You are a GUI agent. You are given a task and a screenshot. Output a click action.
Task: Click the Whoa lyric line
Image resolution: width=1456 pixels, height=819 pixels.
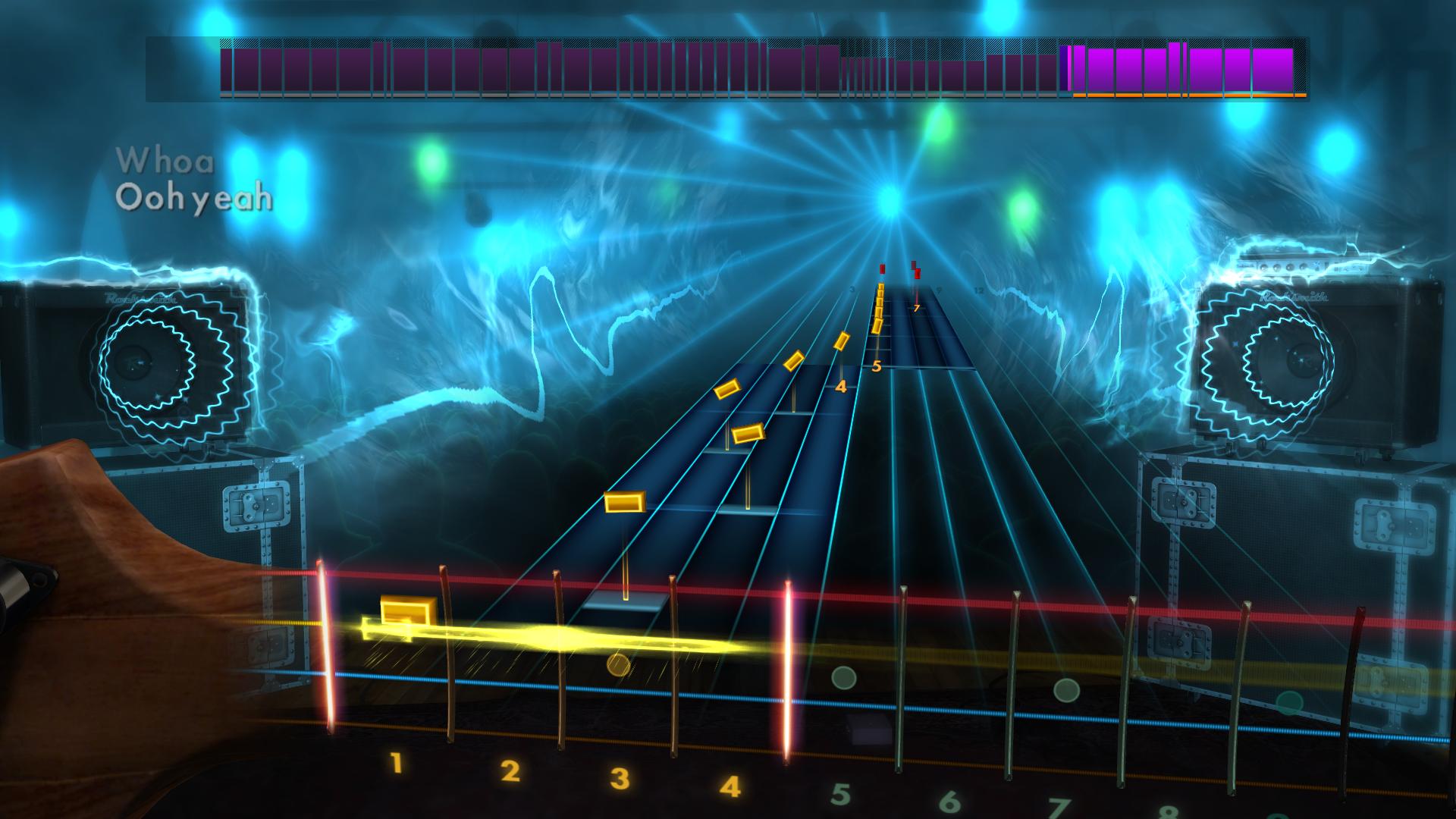[x=166, y=159]
